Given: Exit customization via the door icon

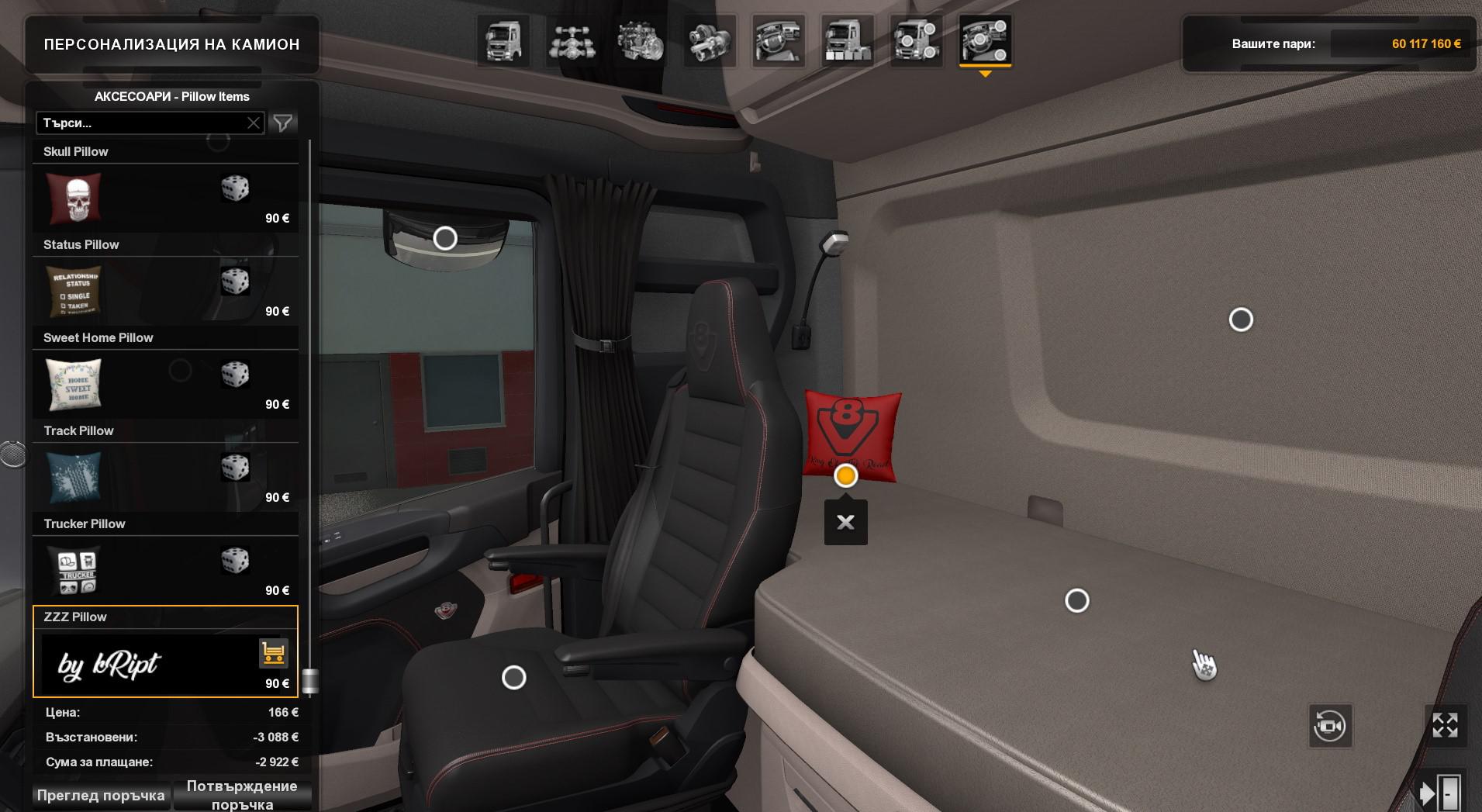Looking at the screenshot, I should (x=1440, y=793).
